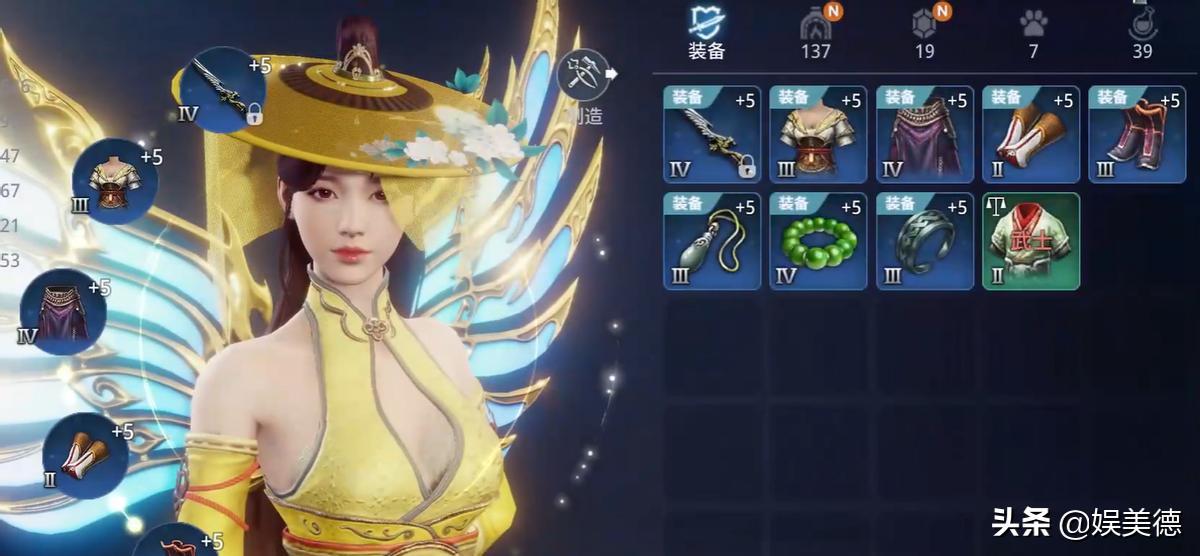Select the pendant necklace inventory item

click(x=712, y=241)
